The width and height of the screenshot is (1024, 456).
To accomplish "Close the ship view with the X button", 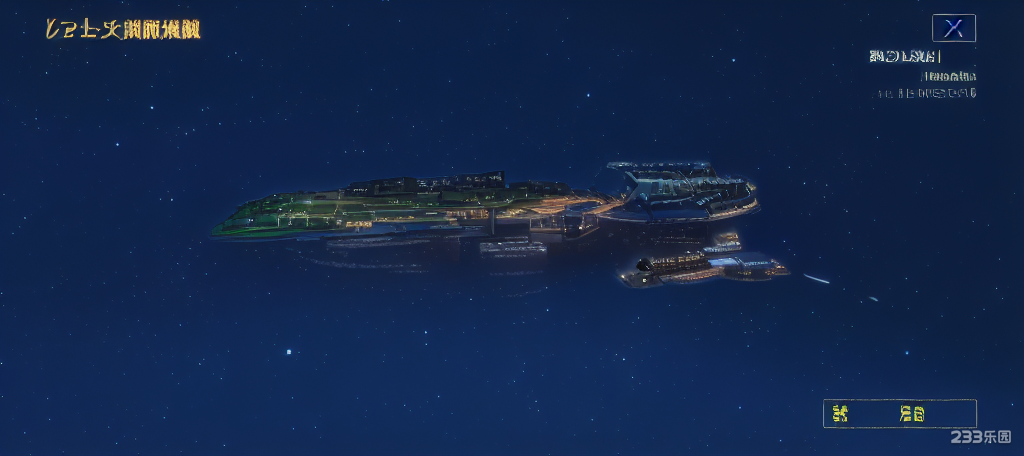I will coord(953,28).
